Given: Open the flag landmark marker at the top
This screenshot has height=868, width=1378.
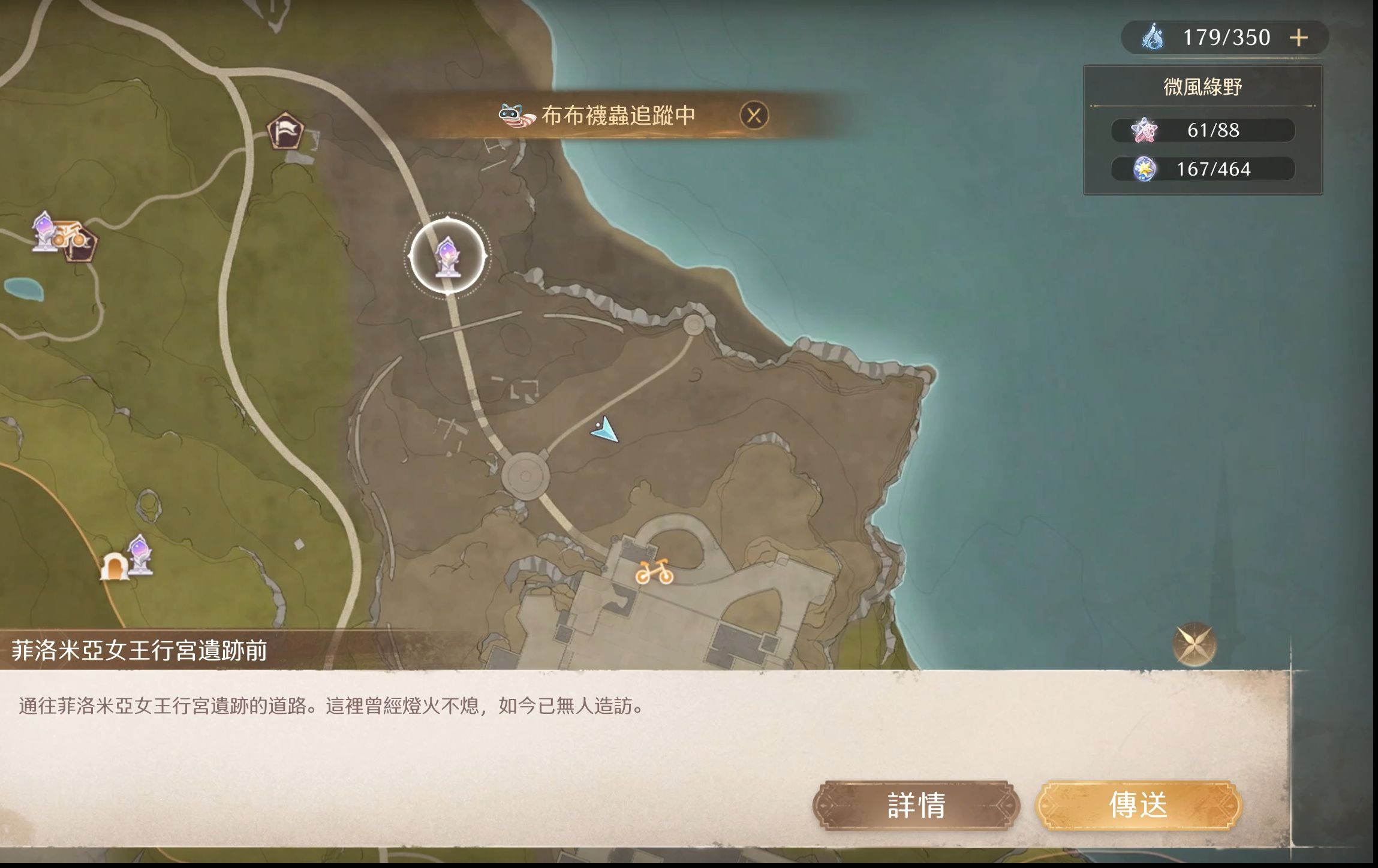Looking at the screenshot, I should [287, 131].
